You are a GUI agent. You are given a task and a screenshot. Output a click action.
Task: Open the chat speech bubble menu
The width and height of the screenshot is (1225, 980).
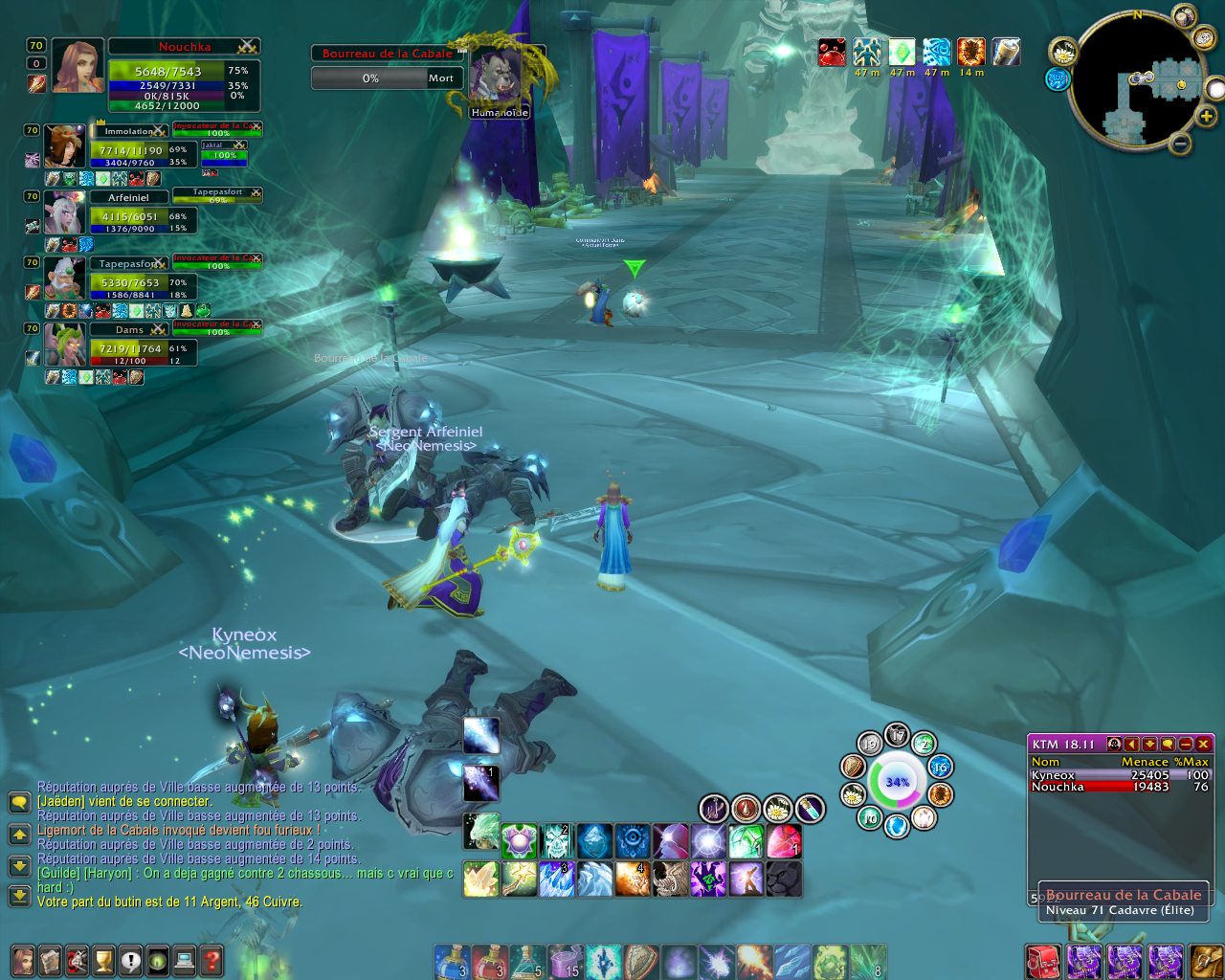(19, 802)
